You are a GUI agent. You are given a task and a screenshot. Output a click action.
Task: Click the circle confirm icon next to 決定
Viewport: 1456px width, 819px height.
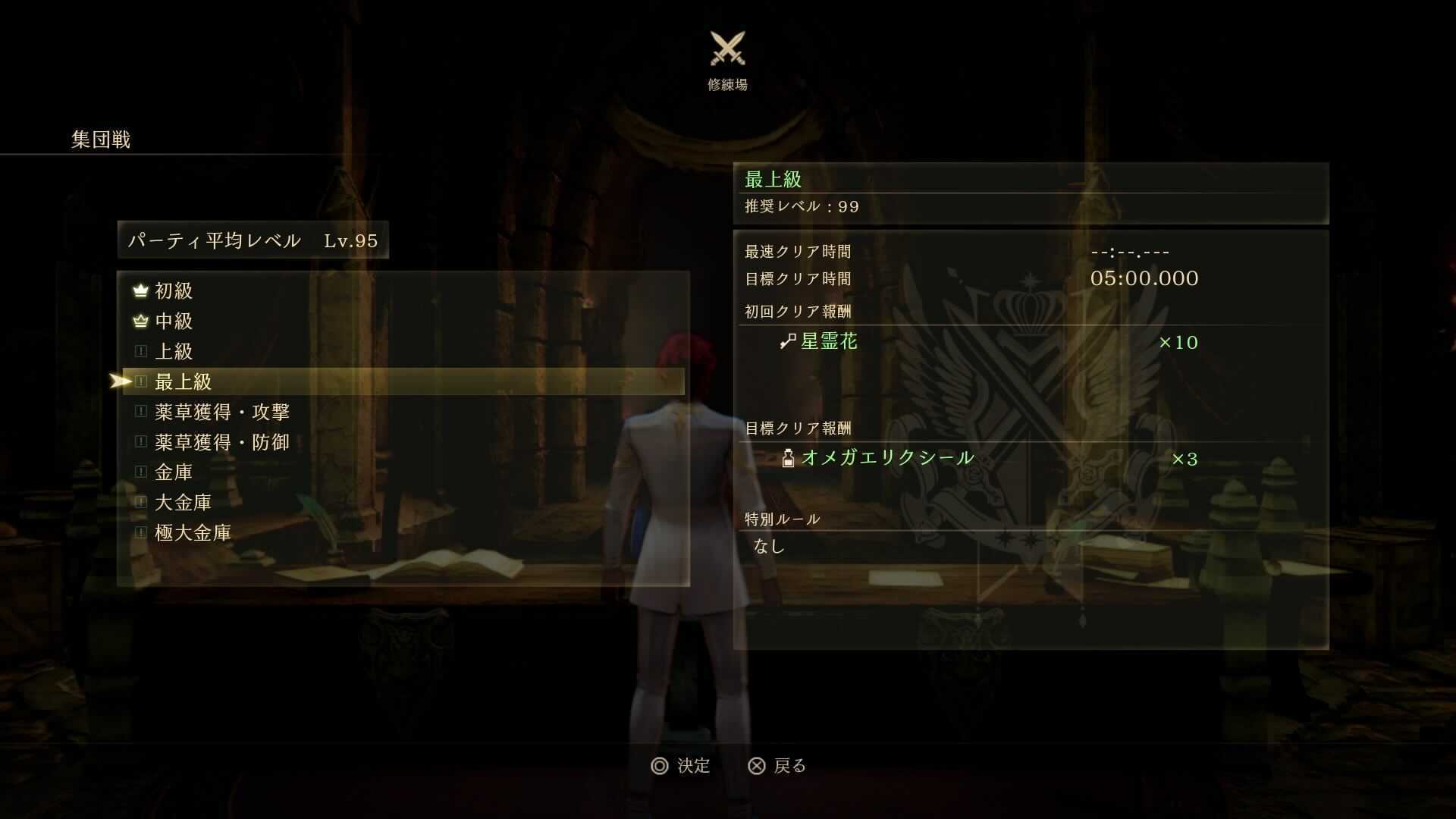coord(659,766)
